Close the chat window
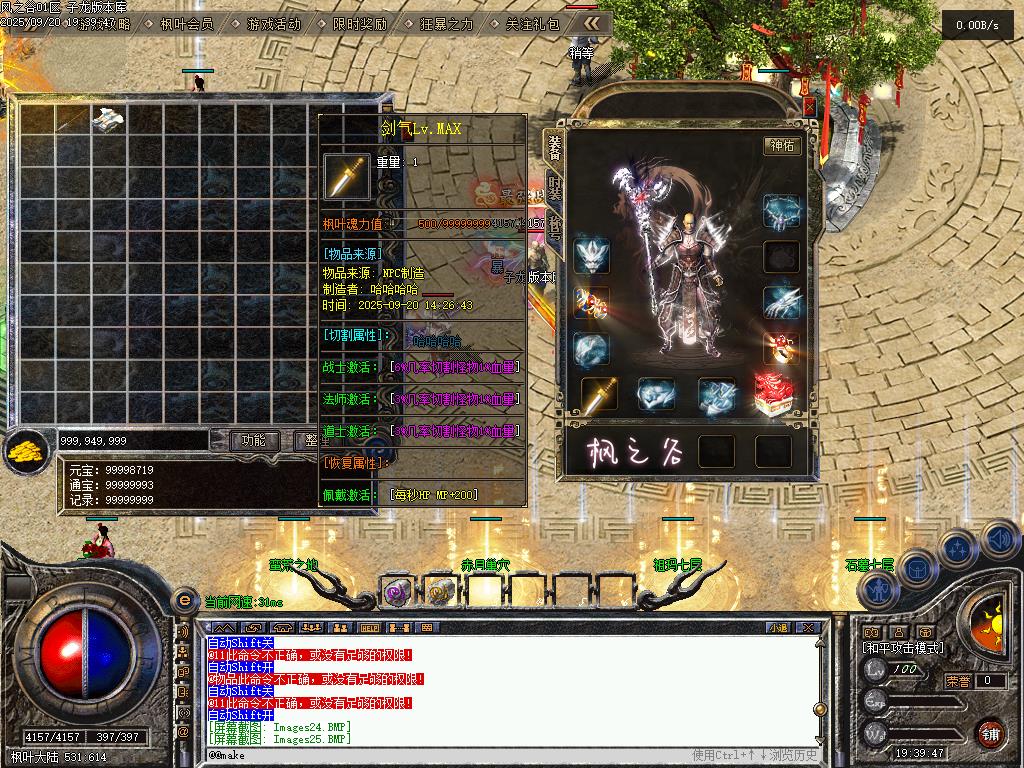This screenshot has width=1024, height=768. coord(810,628)
